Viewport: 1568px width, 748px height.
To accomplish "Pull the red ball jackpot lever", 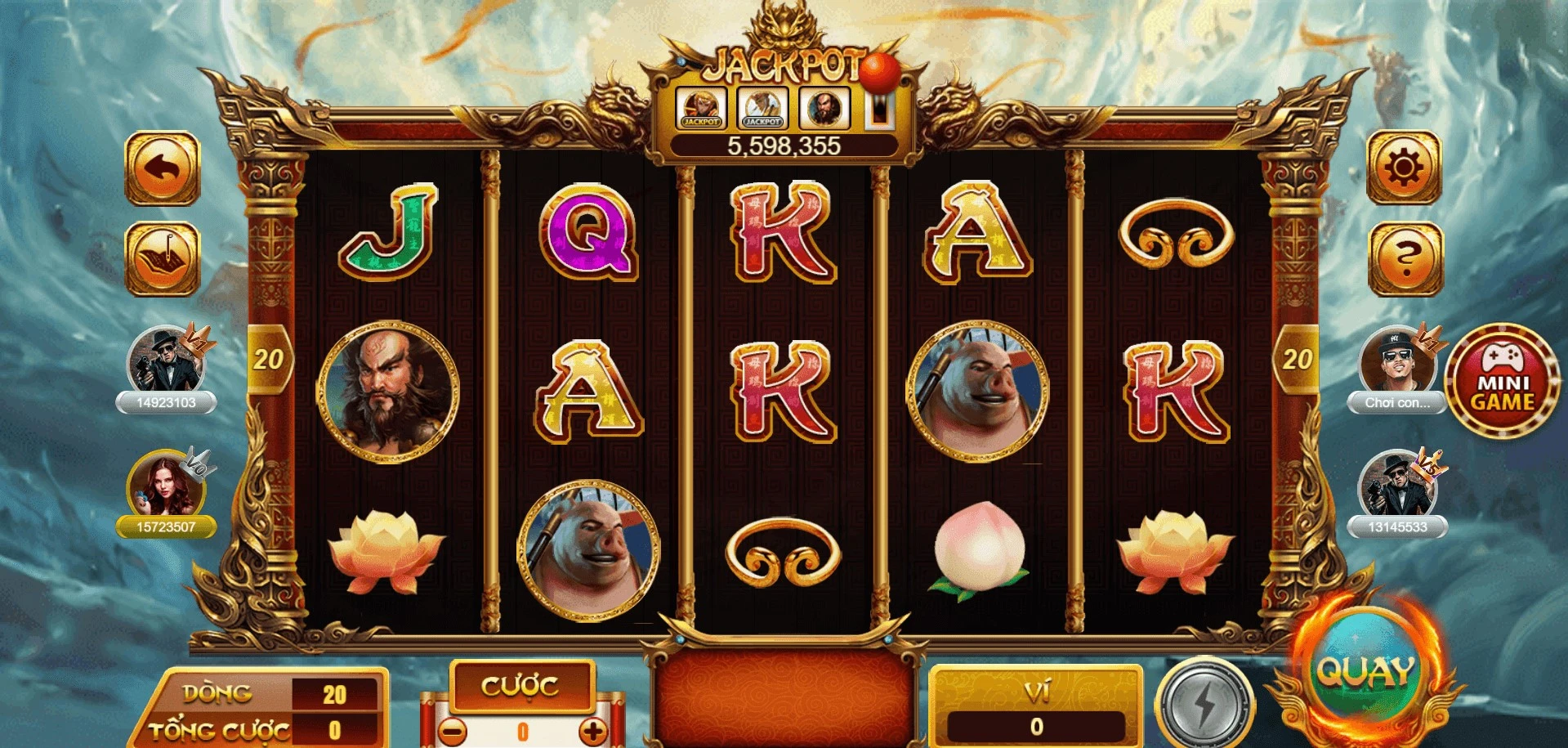I will tap(881, 74).
